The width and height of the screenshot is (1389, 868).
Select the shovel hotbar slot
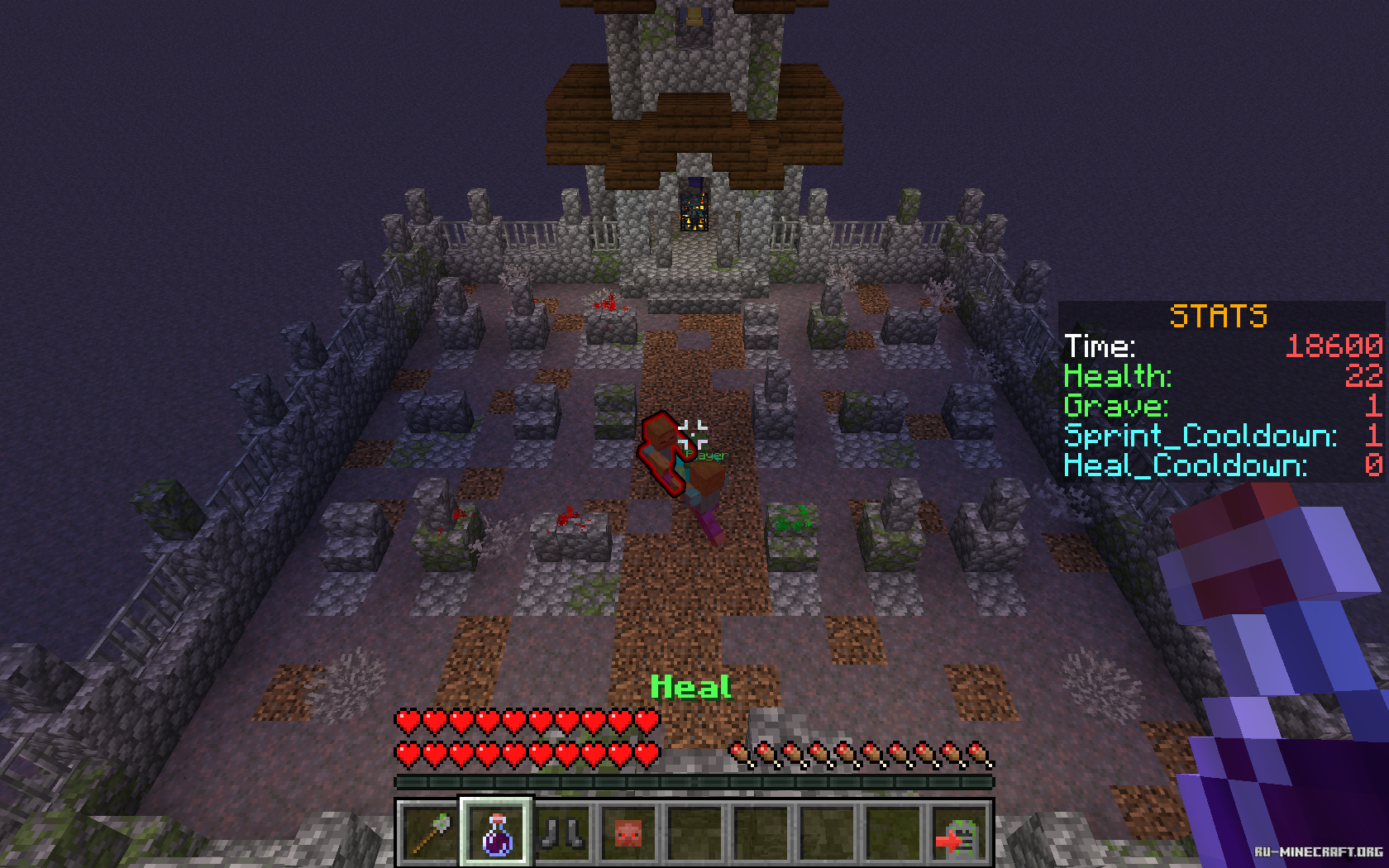coord(430,832)
